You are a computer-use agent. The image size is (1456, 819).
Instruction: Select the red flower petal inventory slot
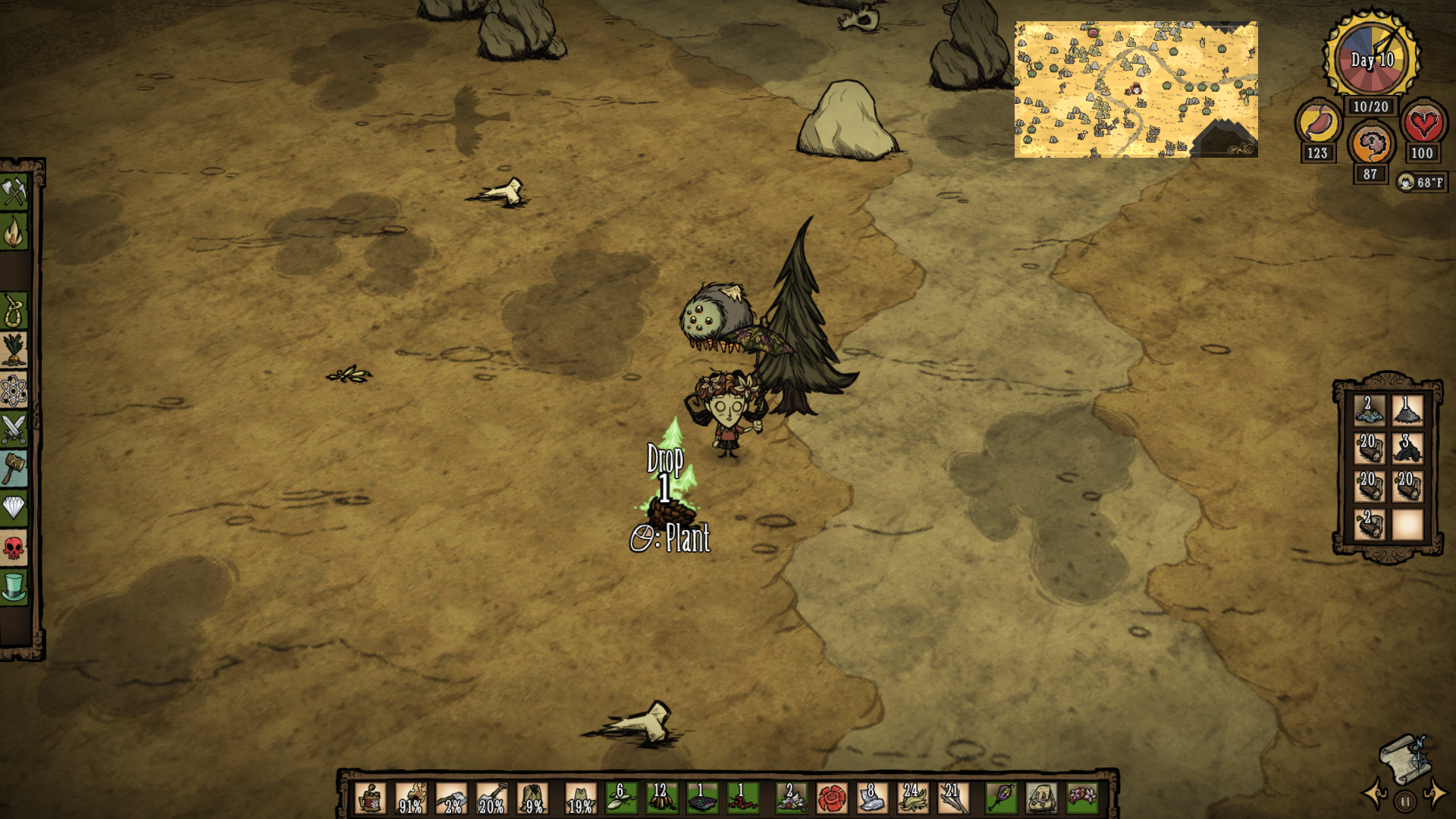pyautogui.click(x=831, y=799)
